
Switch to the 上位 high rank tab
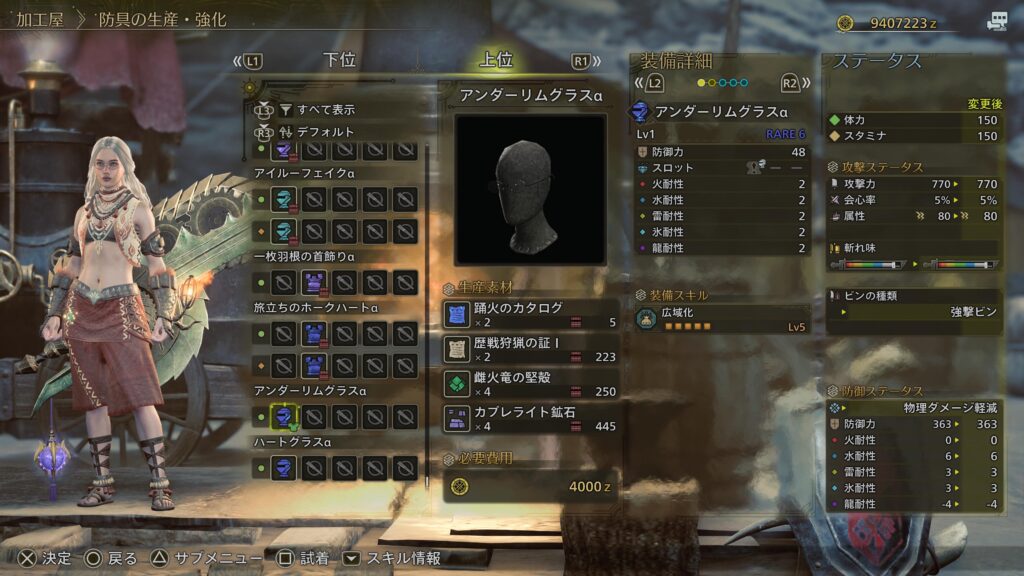pyautogui.click(x=496, y=60)
